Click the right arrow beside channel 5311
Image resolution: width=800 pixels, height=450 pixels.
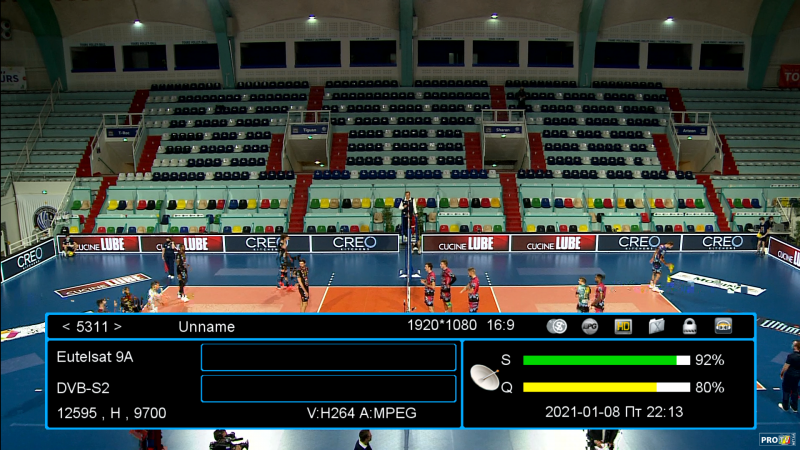117,326
